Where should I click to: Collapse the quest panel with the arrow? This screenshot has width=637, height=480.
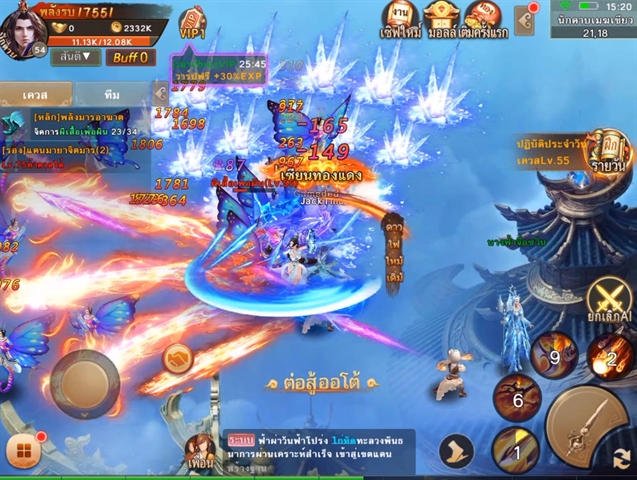pos(159,93)
